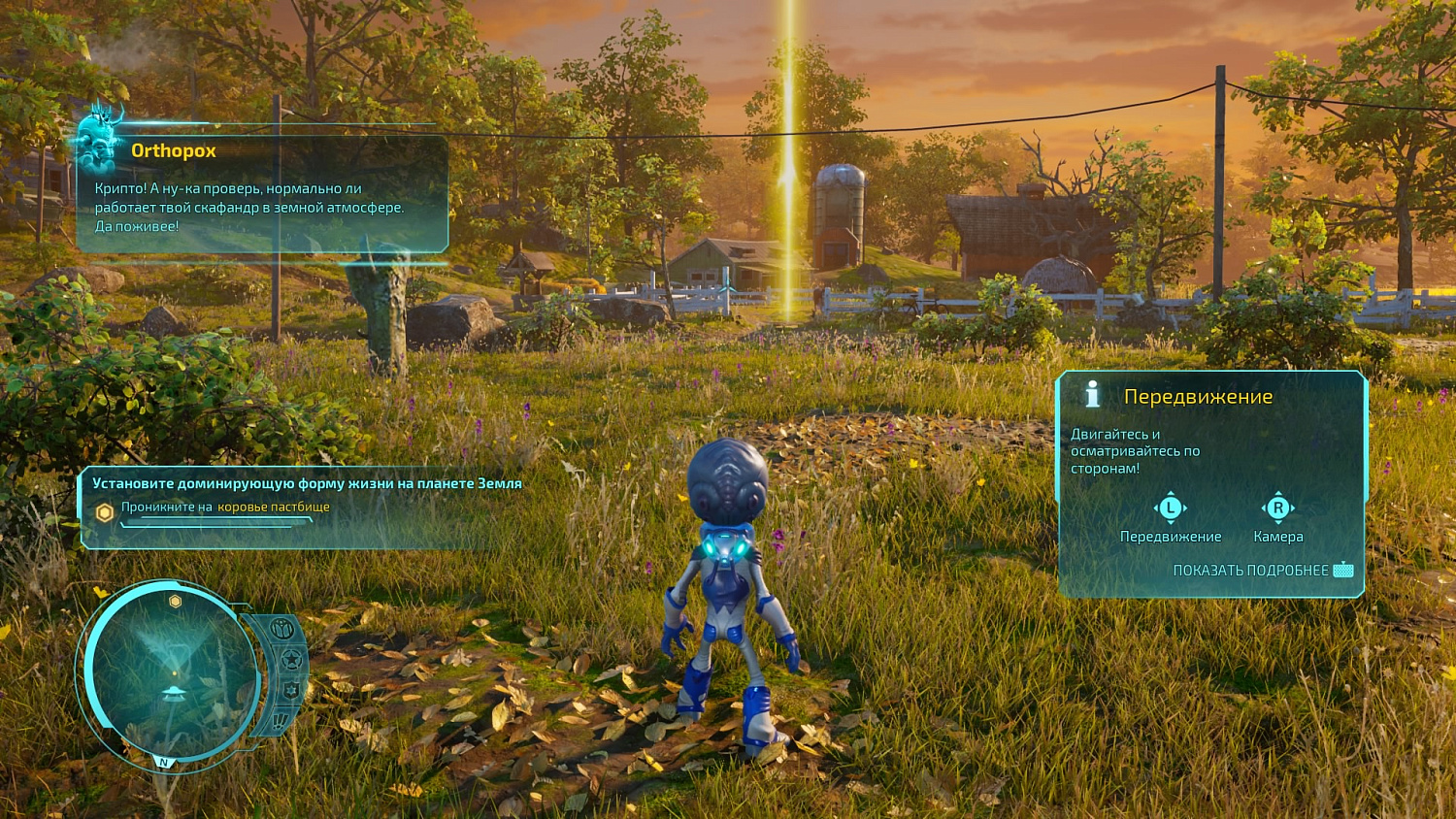This screenshot has width=1456, height=819.
Task: Click the N compass marker on the minimap
Action: (162, 764)
